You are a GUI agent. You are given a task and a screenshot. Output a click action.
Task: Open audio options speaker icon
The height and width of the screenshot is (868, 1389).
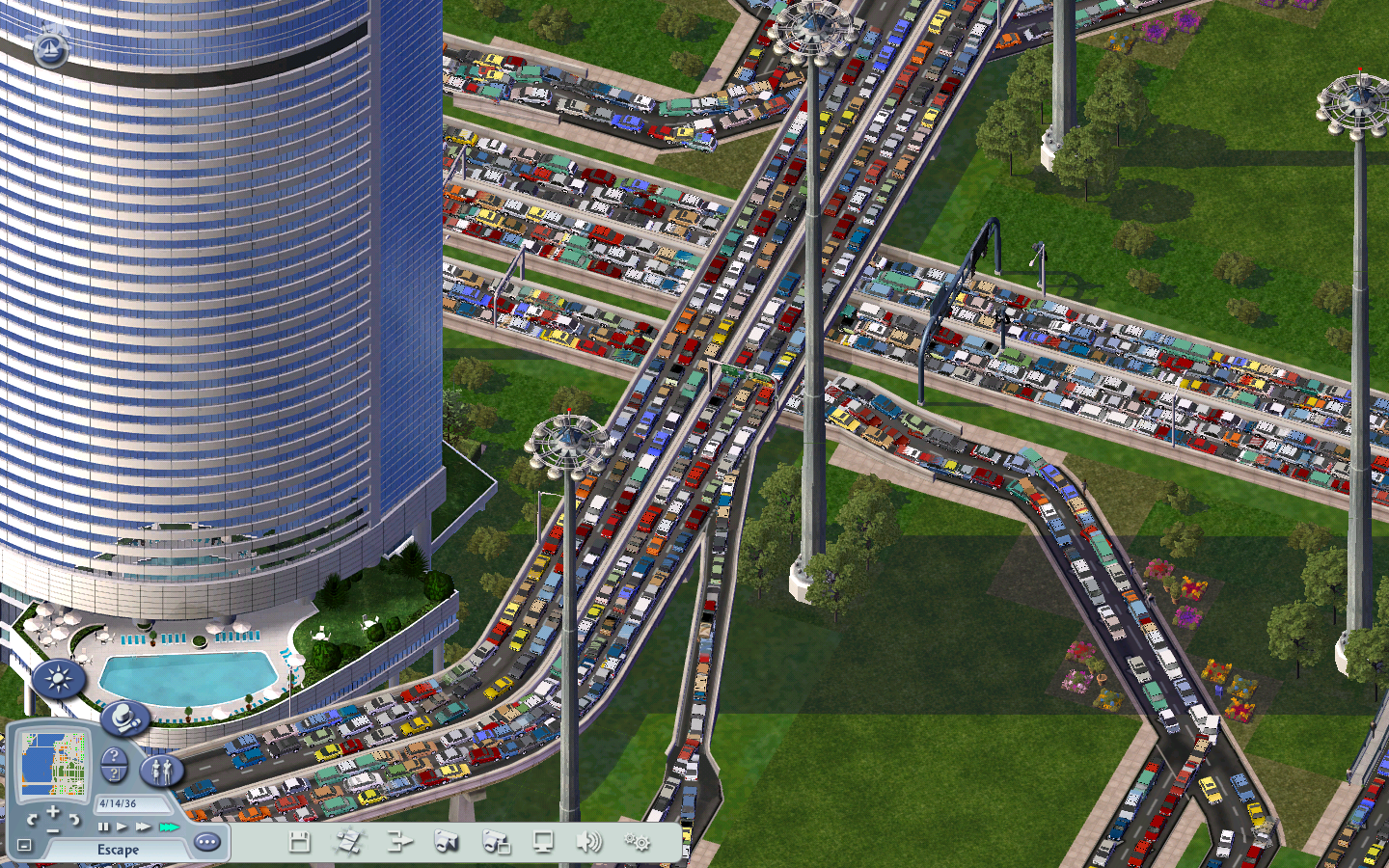click(587, 842)
